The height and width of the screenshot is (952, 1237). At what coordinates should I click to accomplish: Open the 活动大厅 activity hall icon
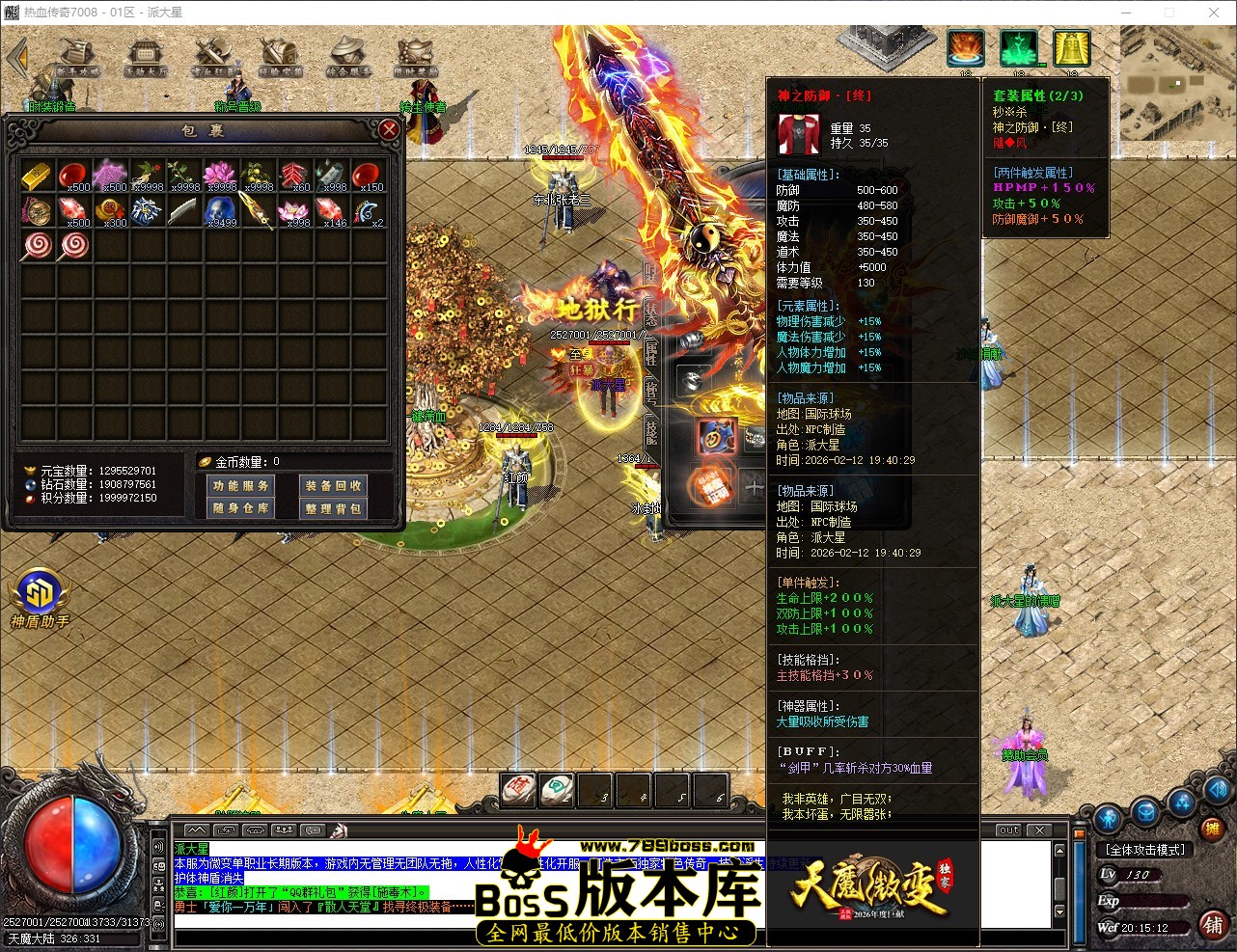[x=145, y=52]
